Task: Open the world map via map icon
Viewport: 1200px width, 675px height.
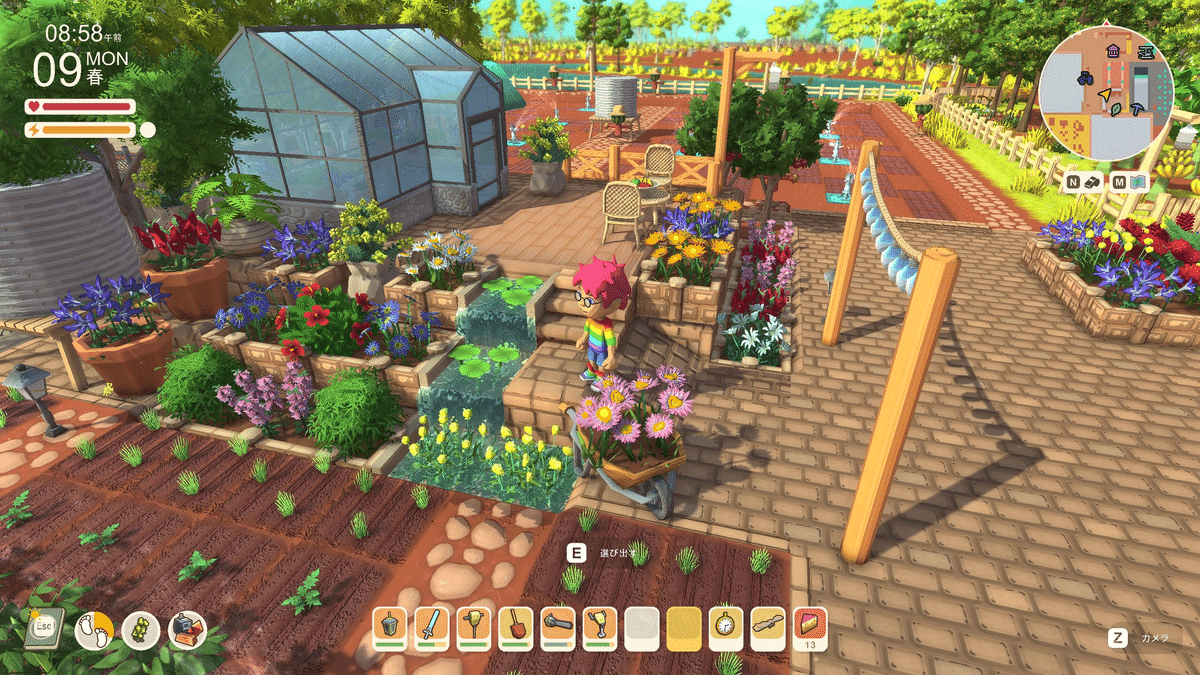Action: pos(1139,182)
